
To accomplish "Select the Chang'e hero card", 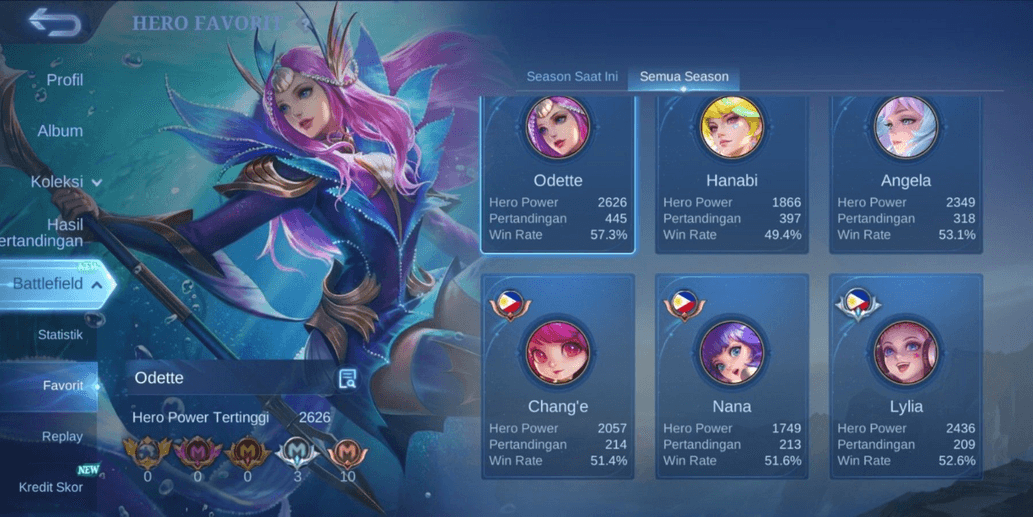I will click(x=558, y=378).
